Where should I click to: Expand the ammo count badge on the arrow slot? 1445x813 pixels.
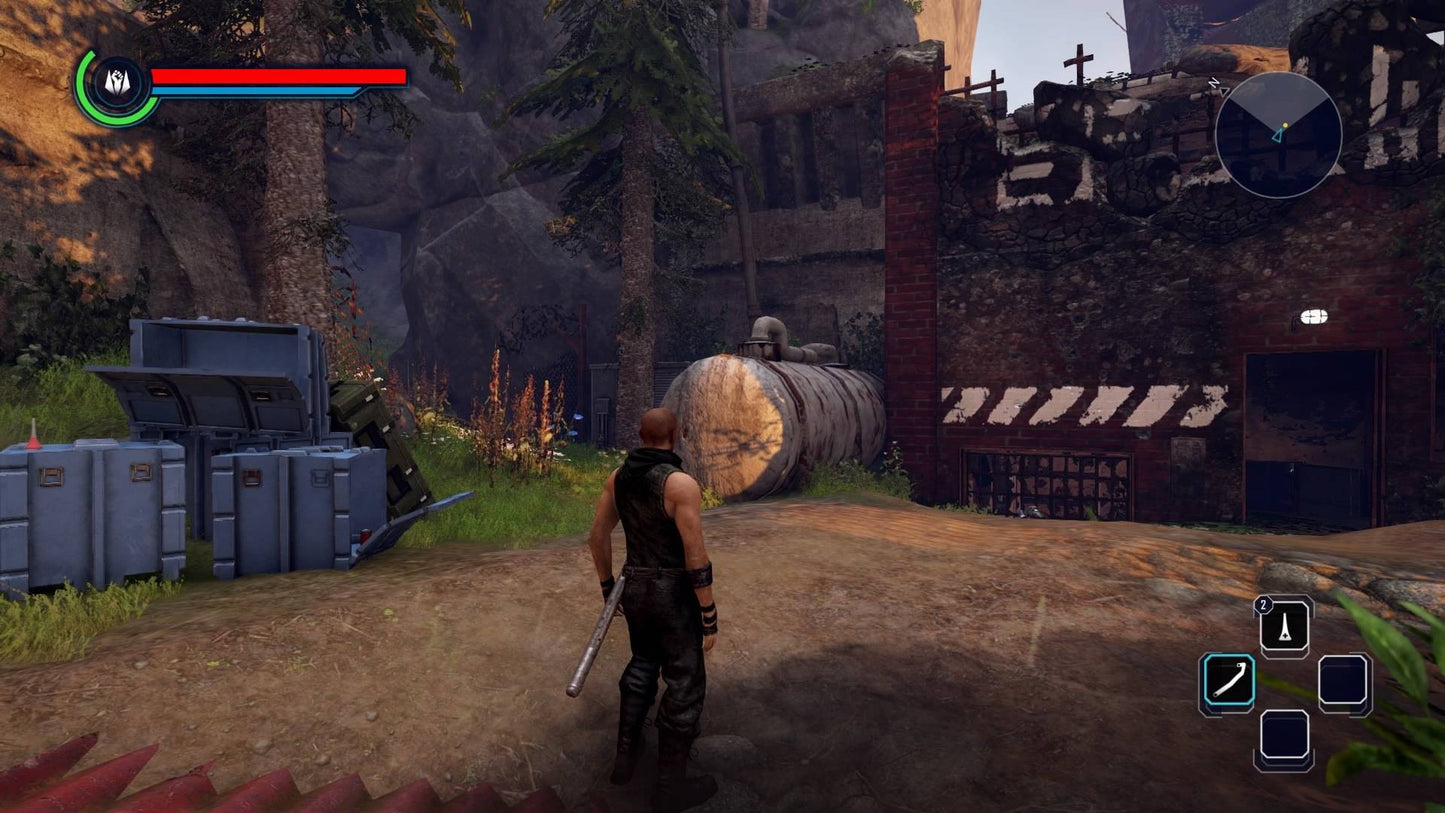click(1262, 604)
